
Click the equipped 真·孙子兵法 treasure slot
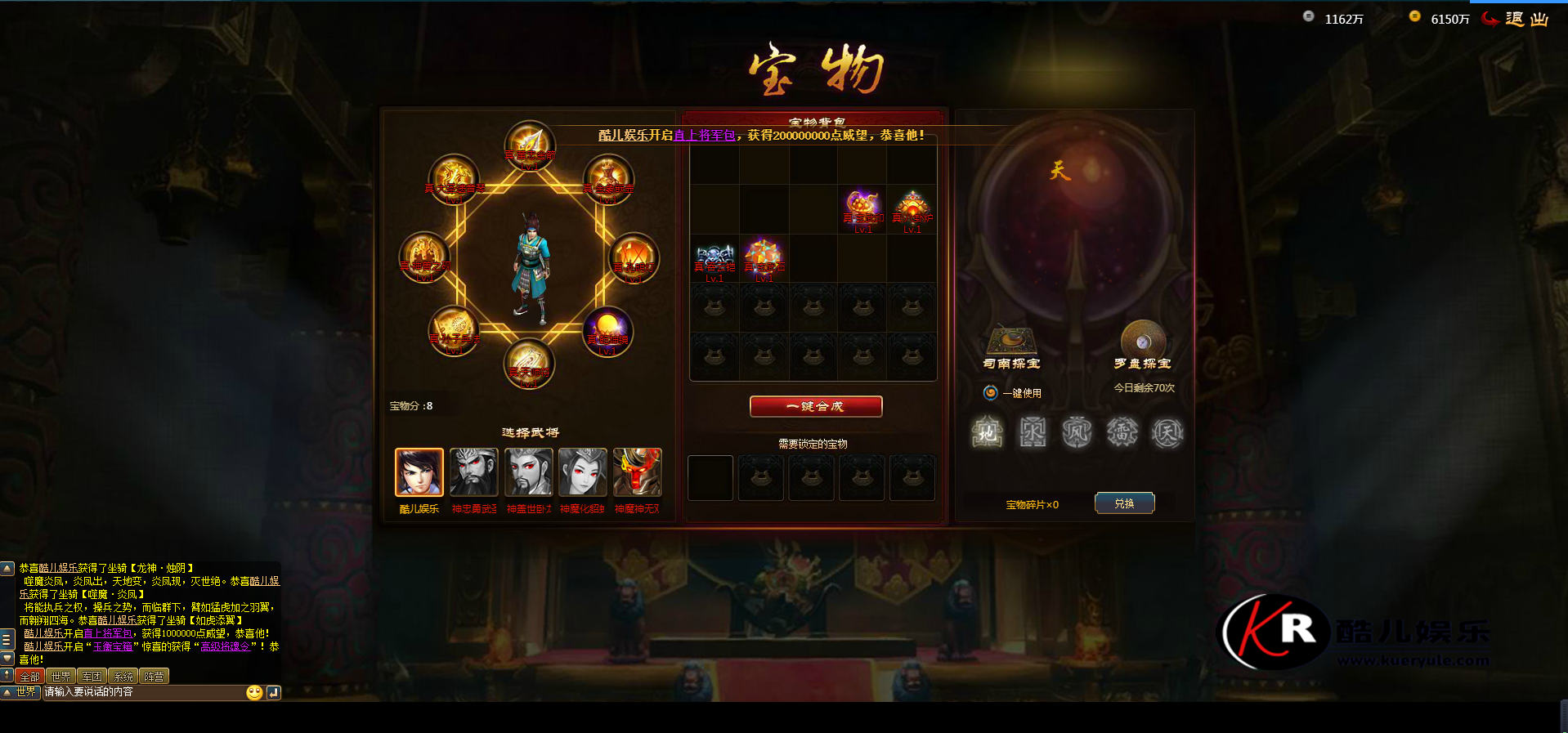[x=454, y=331]
